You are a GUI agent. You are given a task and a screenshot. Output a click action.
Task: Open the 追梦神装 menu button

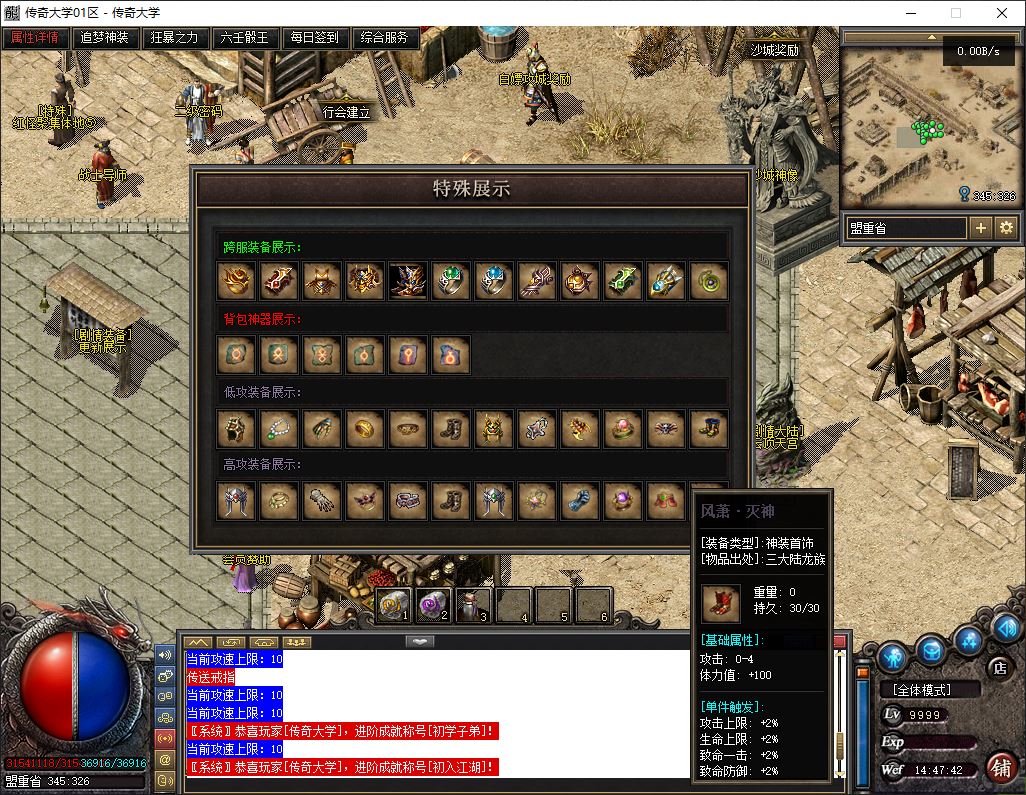[105, 38]
